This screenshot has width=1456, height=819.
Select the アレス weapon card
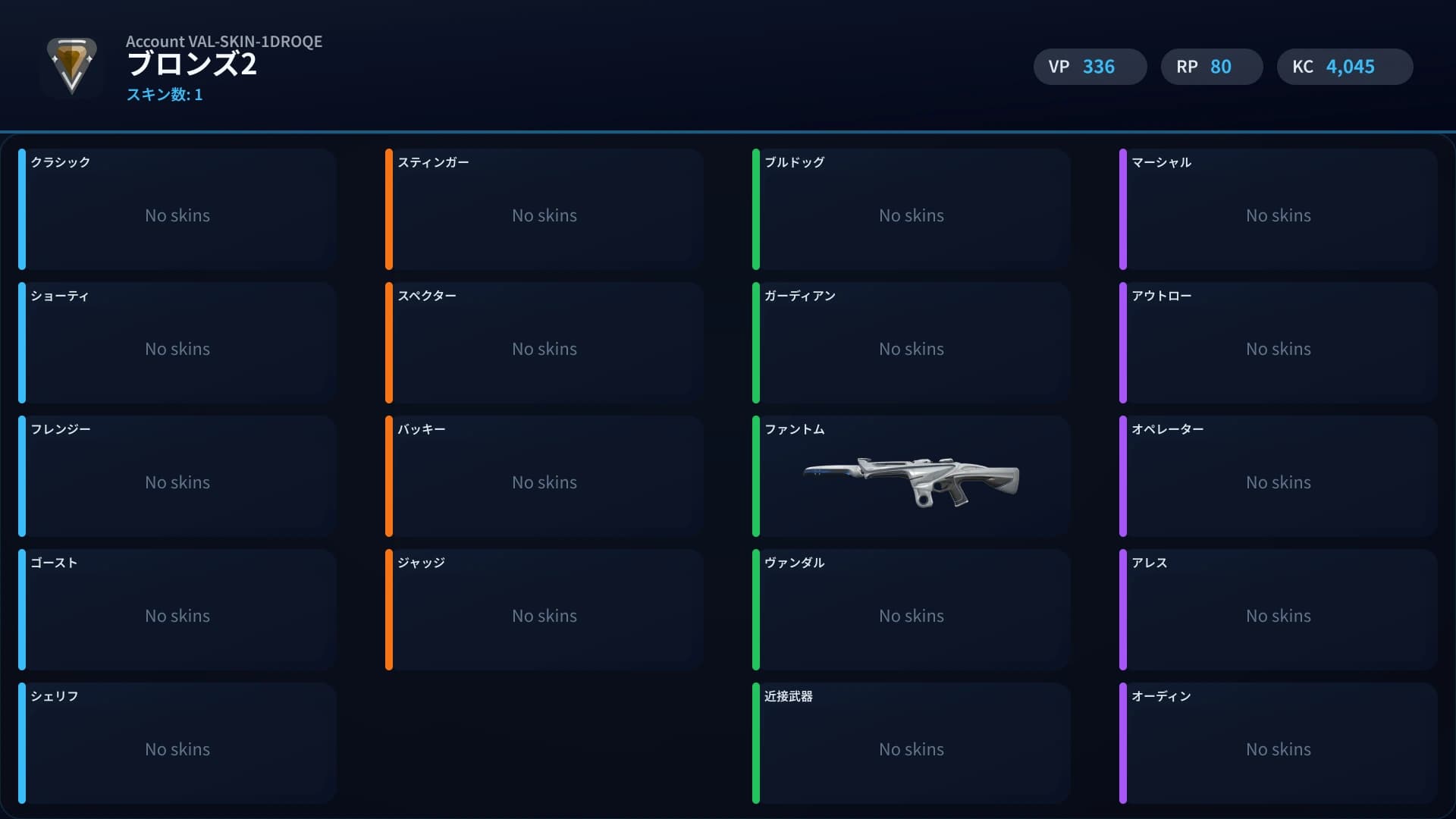tap(1278, 610)
